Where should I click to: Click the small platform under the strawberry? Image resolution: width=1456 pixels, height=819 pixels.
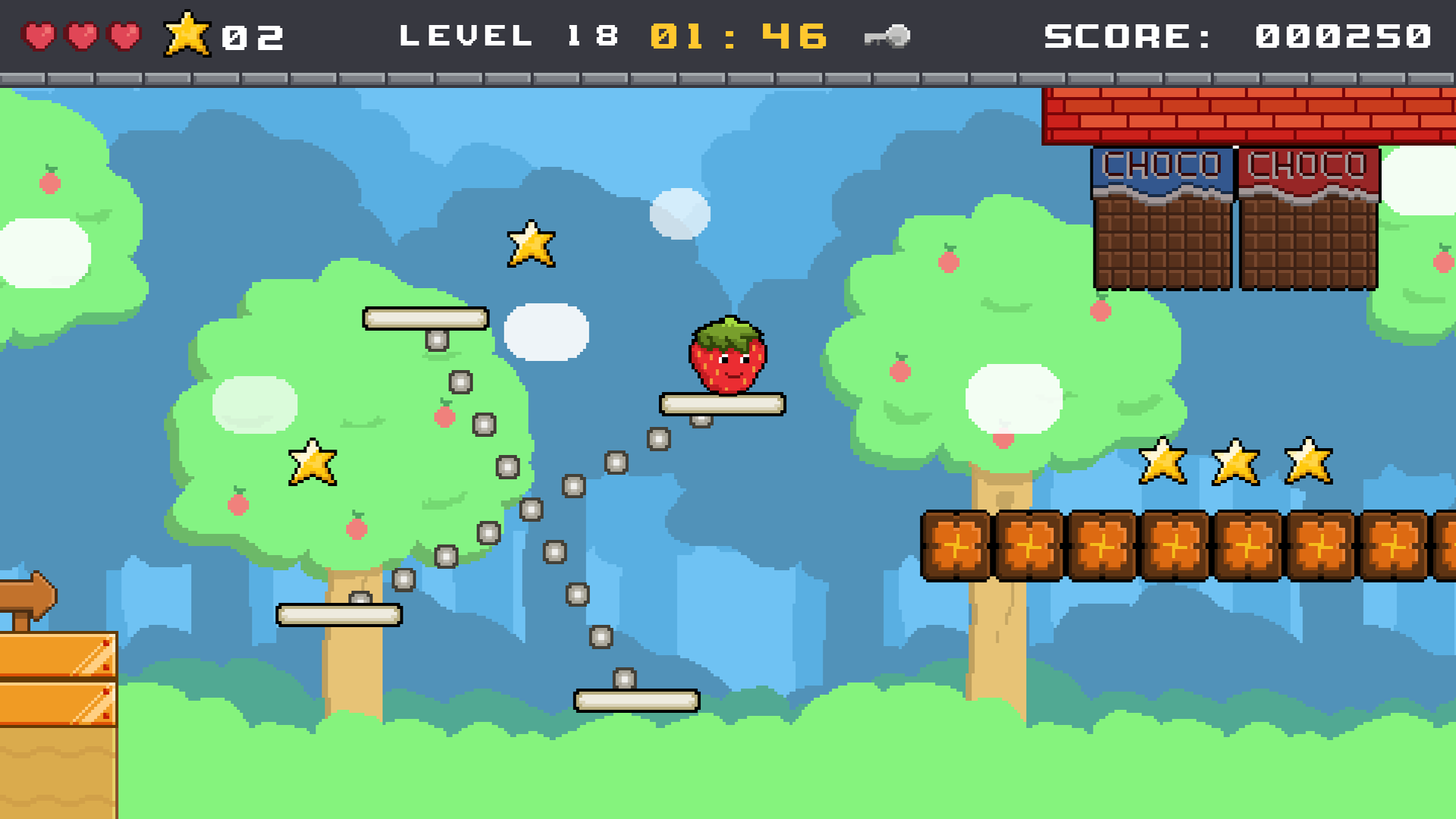click(724, 404)
